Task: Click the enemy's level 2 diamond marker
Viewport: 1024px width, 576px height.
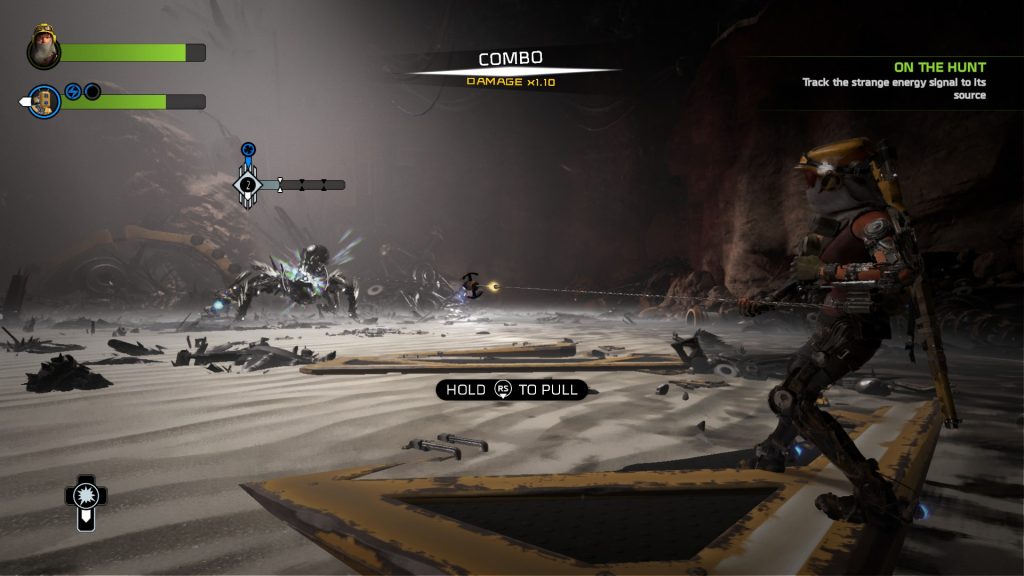Action: coord(248,185)
